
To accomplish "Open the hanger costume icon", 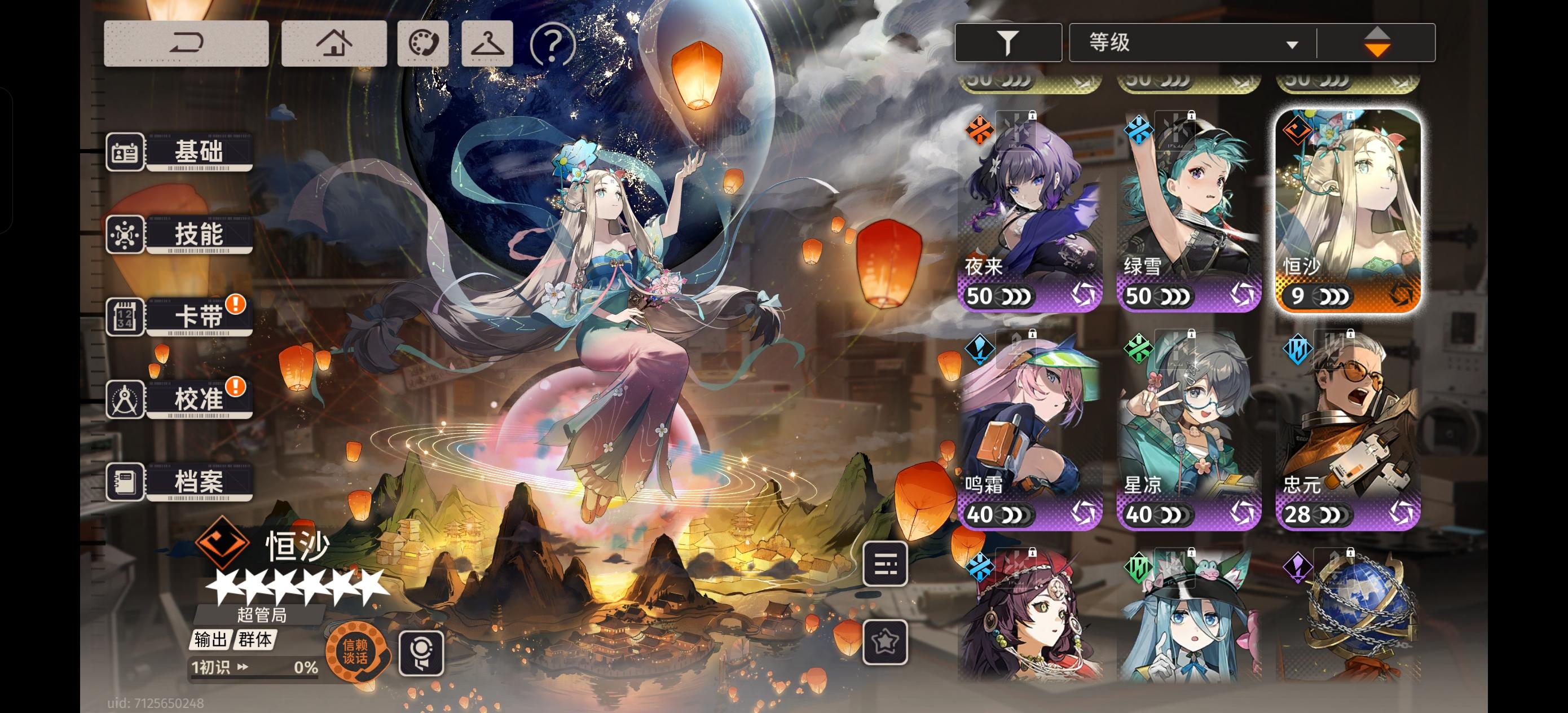I will point(486,45).
